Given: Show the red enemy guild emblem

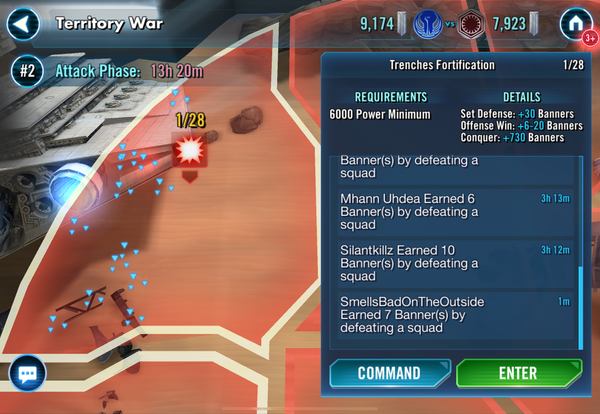Looking at the screenshot, I should (471, 22).
